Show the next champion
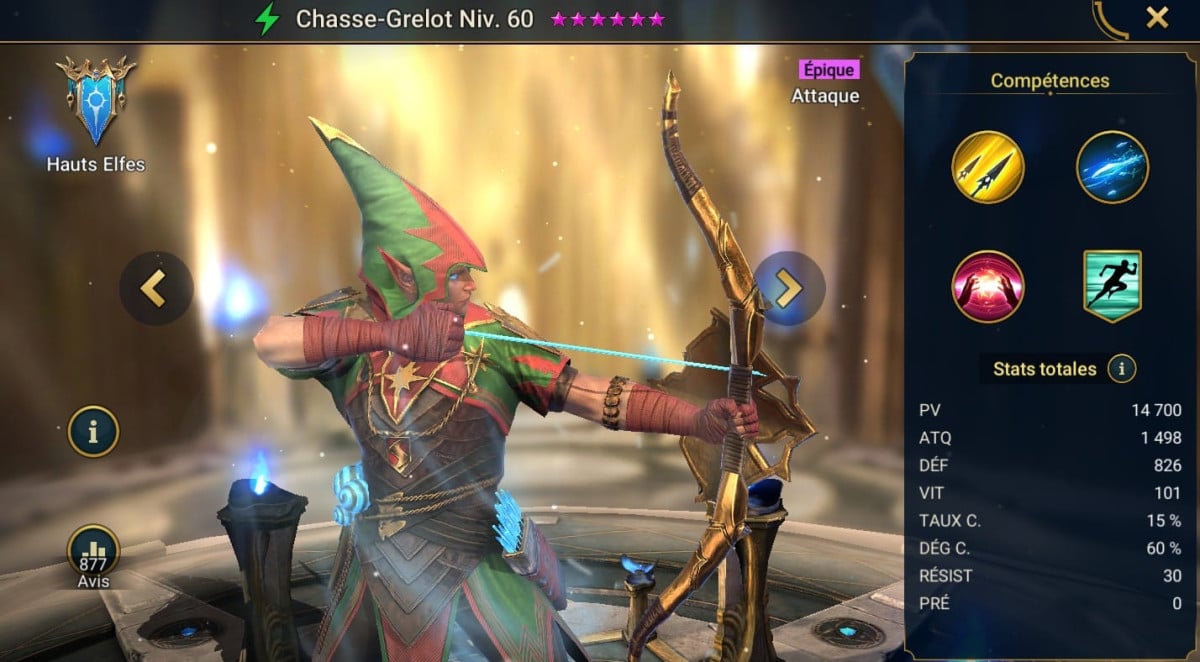1200x662 pixels. [789, 288]
